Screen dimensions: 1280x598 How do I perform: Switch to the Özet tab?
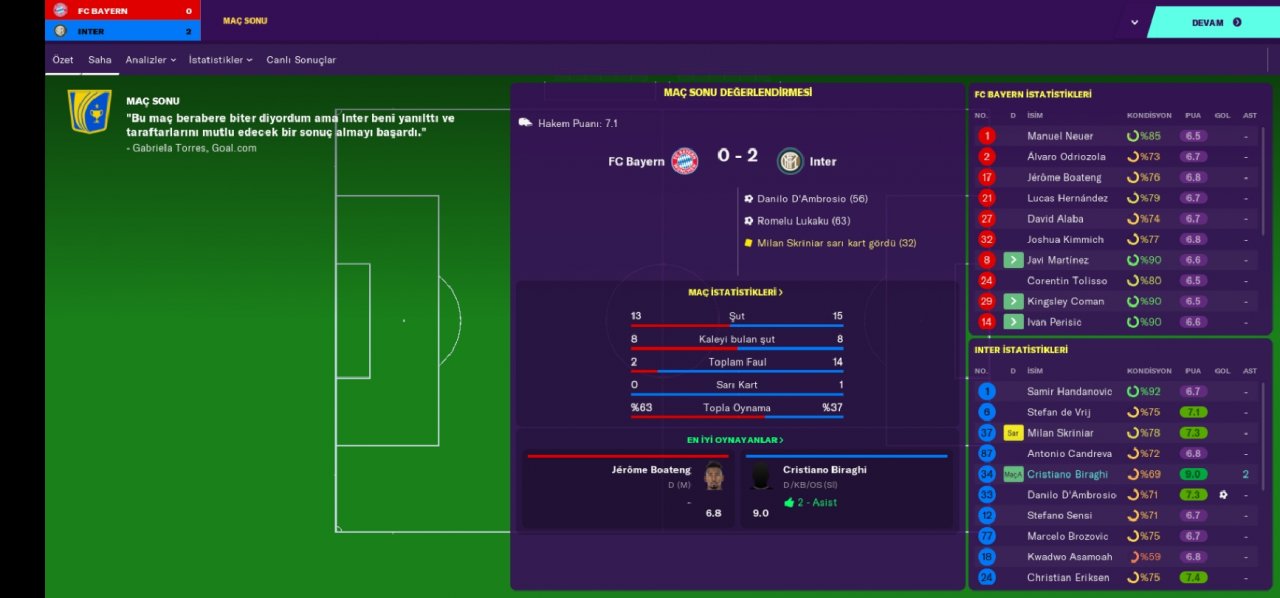[63, 60]
